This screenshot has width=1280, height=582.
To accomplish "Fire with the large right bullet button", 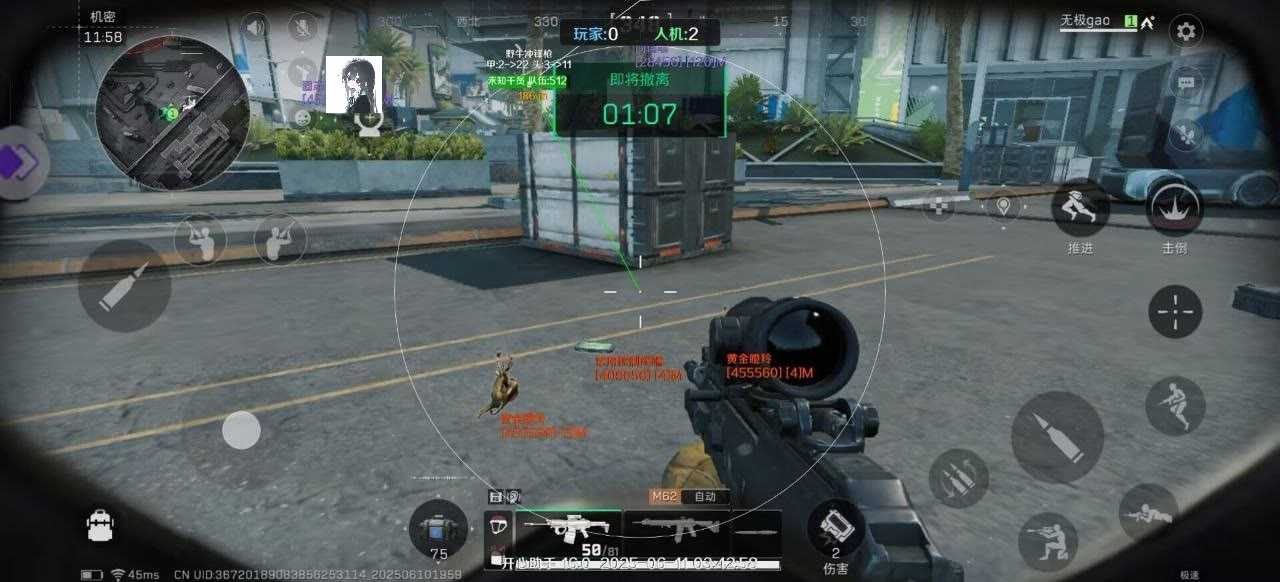I will tap(1057, 437).
